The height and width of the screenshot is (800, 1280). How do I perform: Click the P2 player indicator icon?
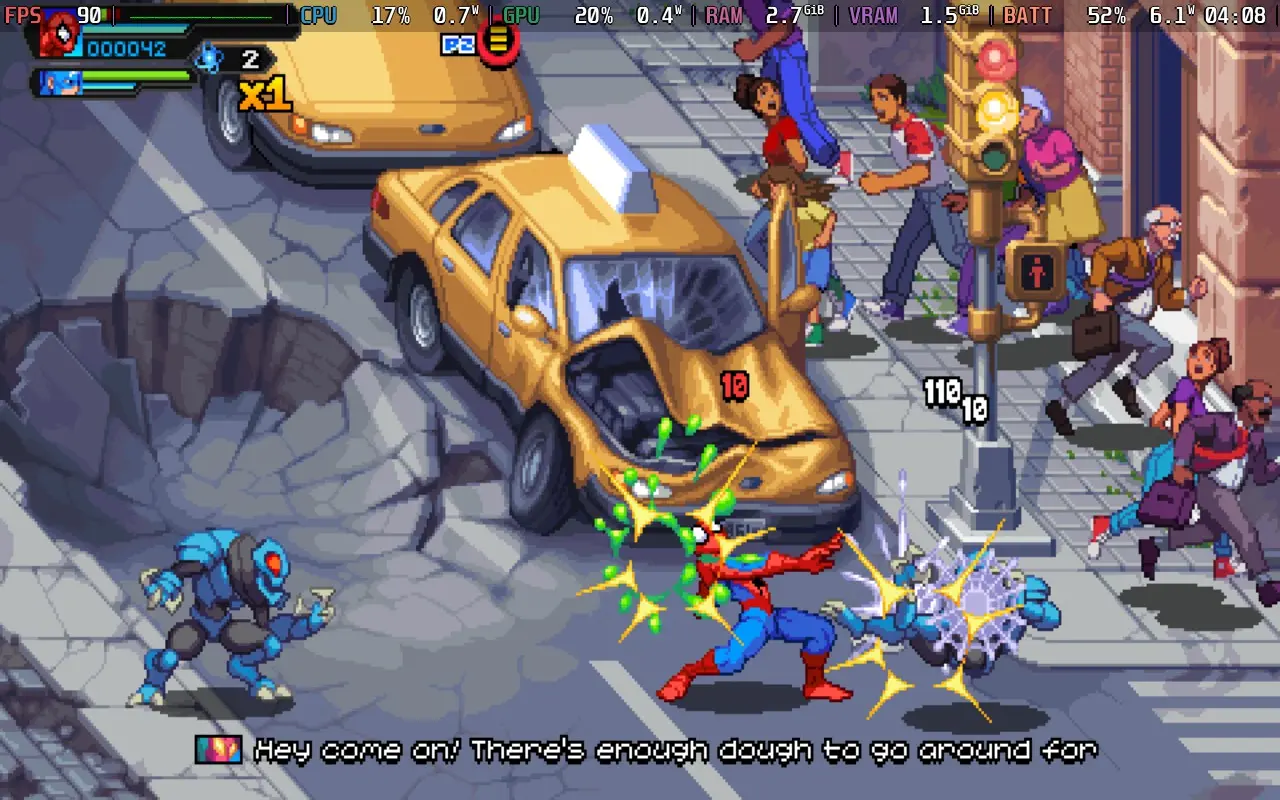click(x=457, y=44)
